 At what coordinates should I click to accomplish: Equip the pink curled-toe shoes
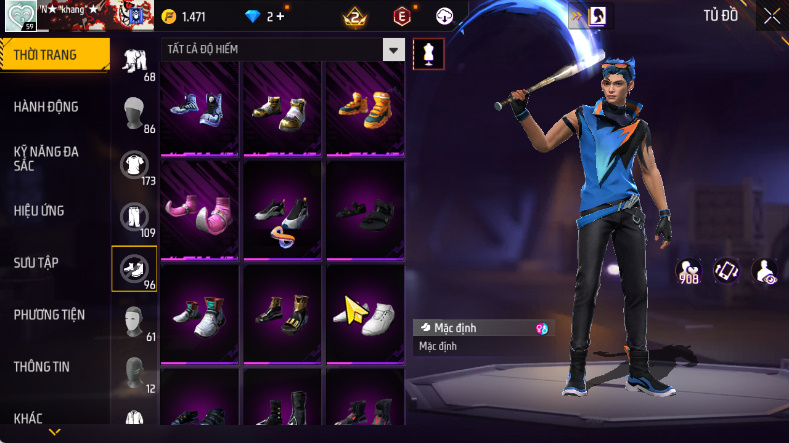click(x=198, y=212)
